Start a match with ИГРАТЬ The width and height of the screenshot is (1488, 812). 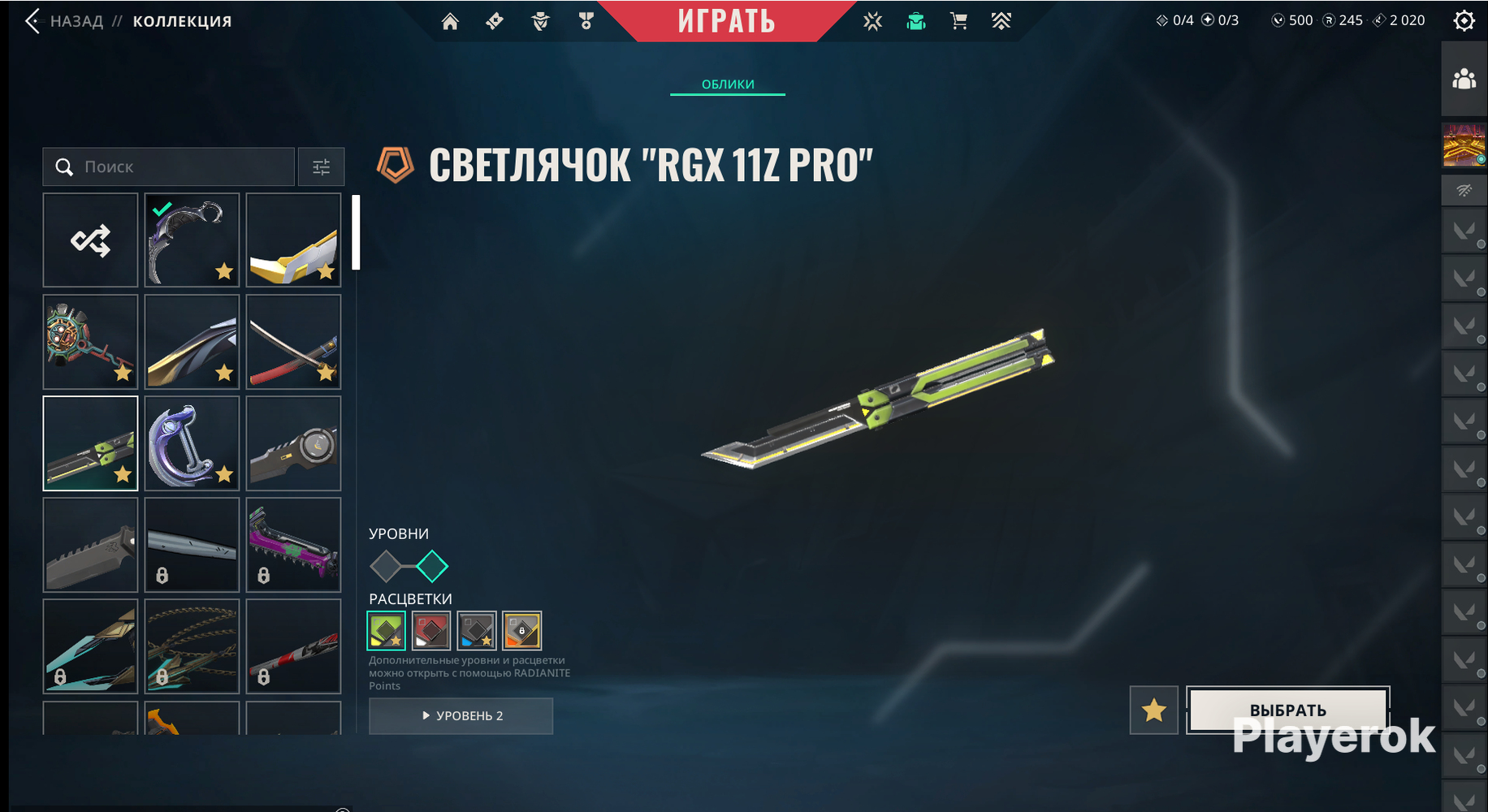726,21
